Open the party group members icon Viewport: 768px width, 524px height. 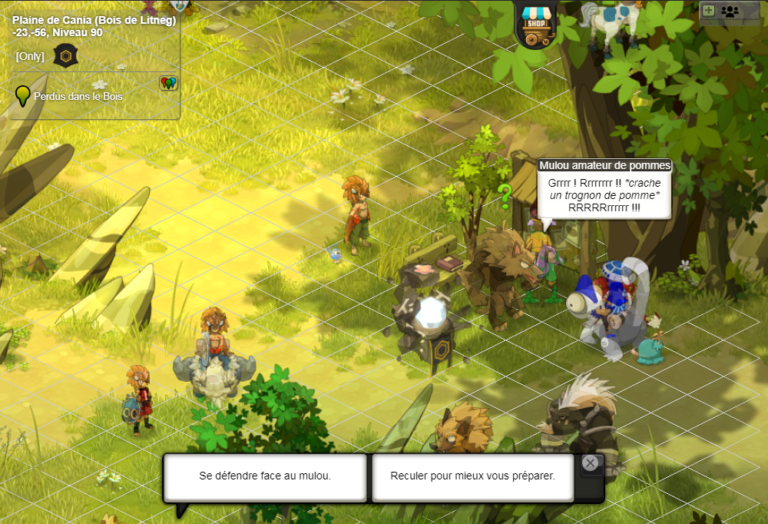coord(730,11)
